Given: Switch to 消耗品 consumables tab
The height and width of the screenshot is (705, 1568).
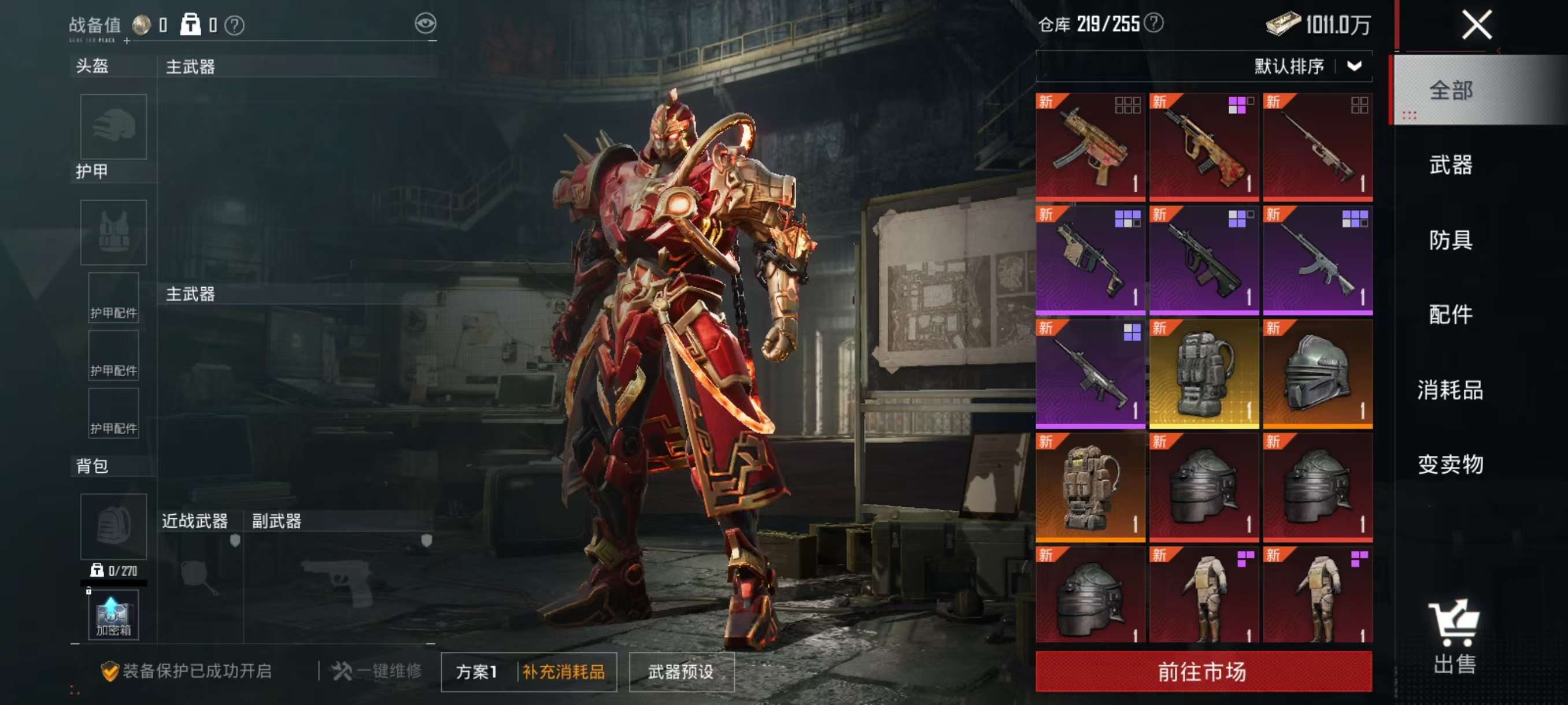Looking at the screenshot, I should 1451,390.
